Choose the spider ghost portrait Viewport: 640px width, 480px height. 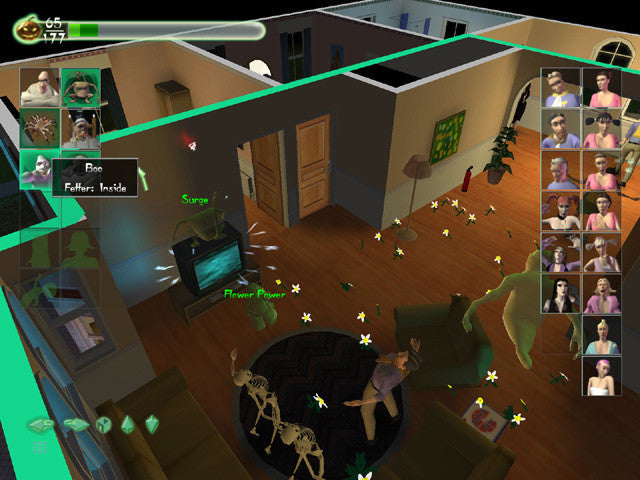pyautogui.click(x=39, y=128)
